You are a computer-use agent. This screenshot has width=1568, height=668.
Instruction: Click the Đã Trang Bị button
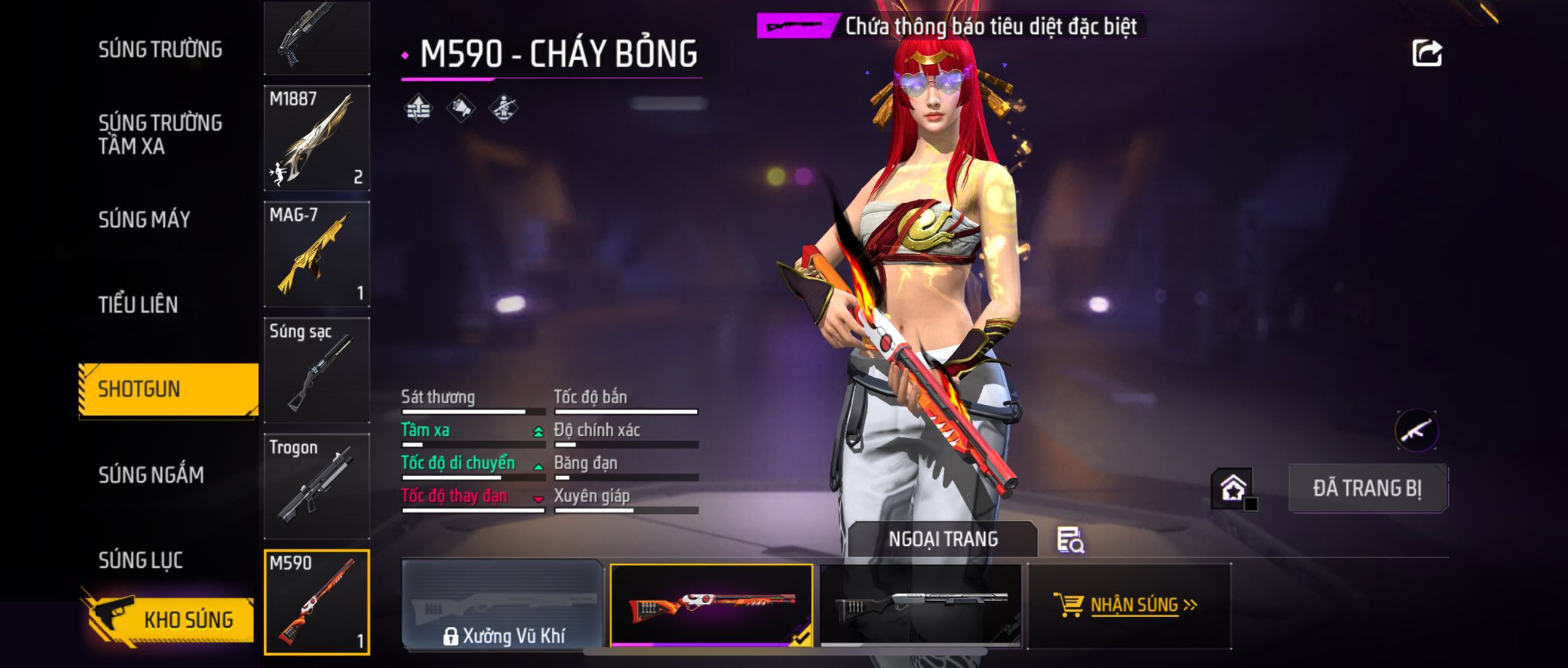pyautogui.click(x=1367, y=488)
